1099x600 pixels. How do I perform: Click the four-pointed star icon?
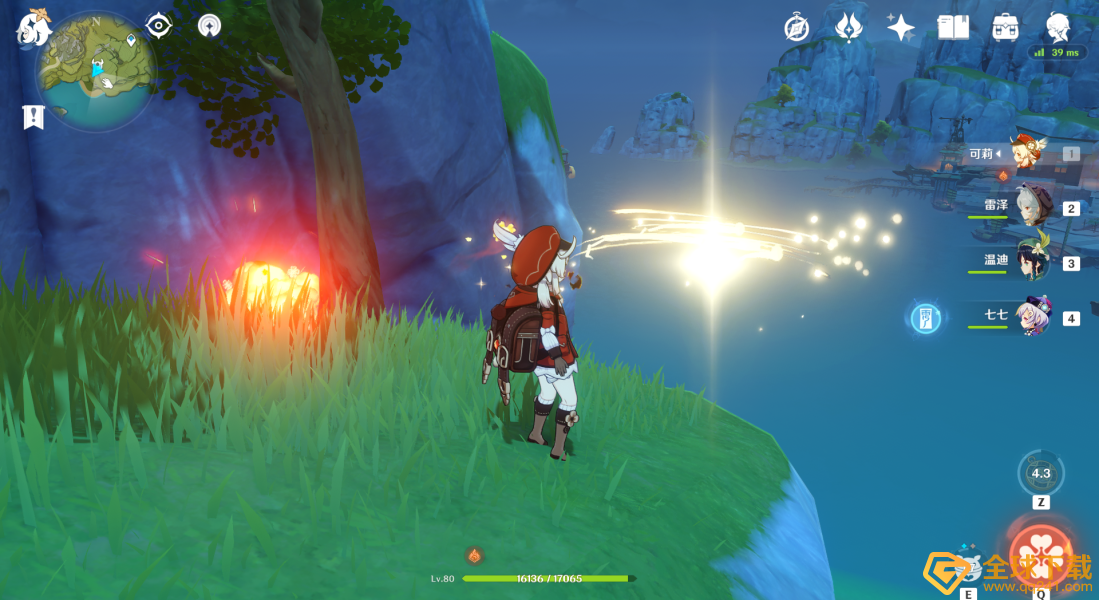[900, 27]
